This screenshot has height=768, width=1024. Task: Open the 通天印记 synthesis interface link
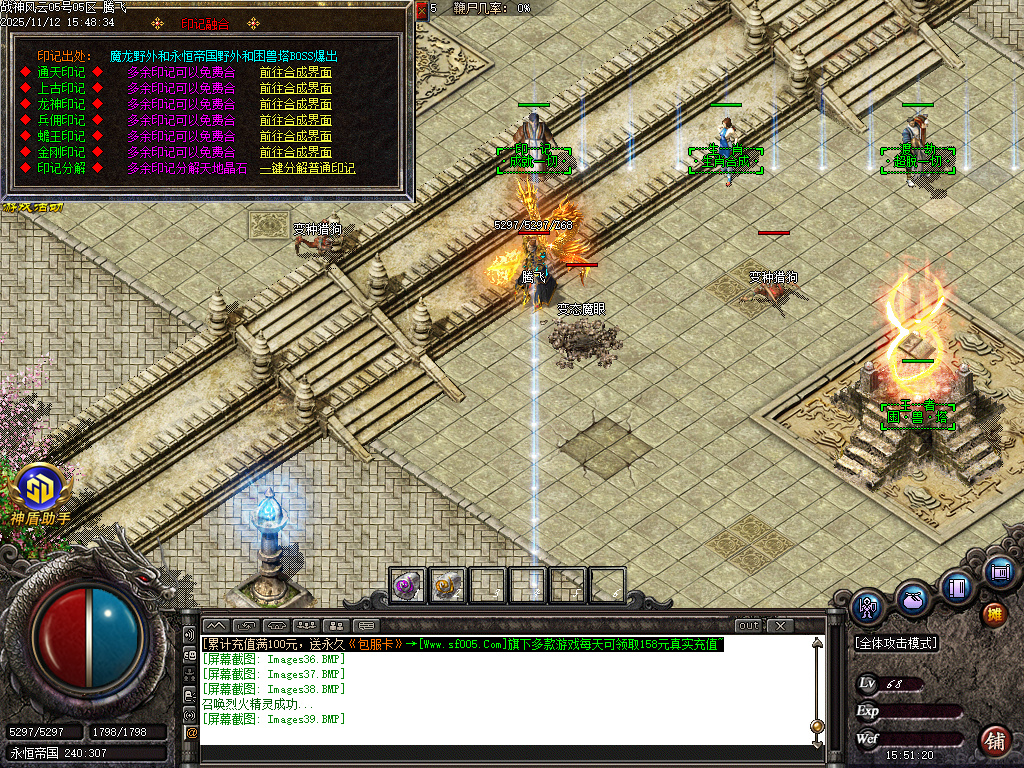pyautogui.click(x=295, y=72)
